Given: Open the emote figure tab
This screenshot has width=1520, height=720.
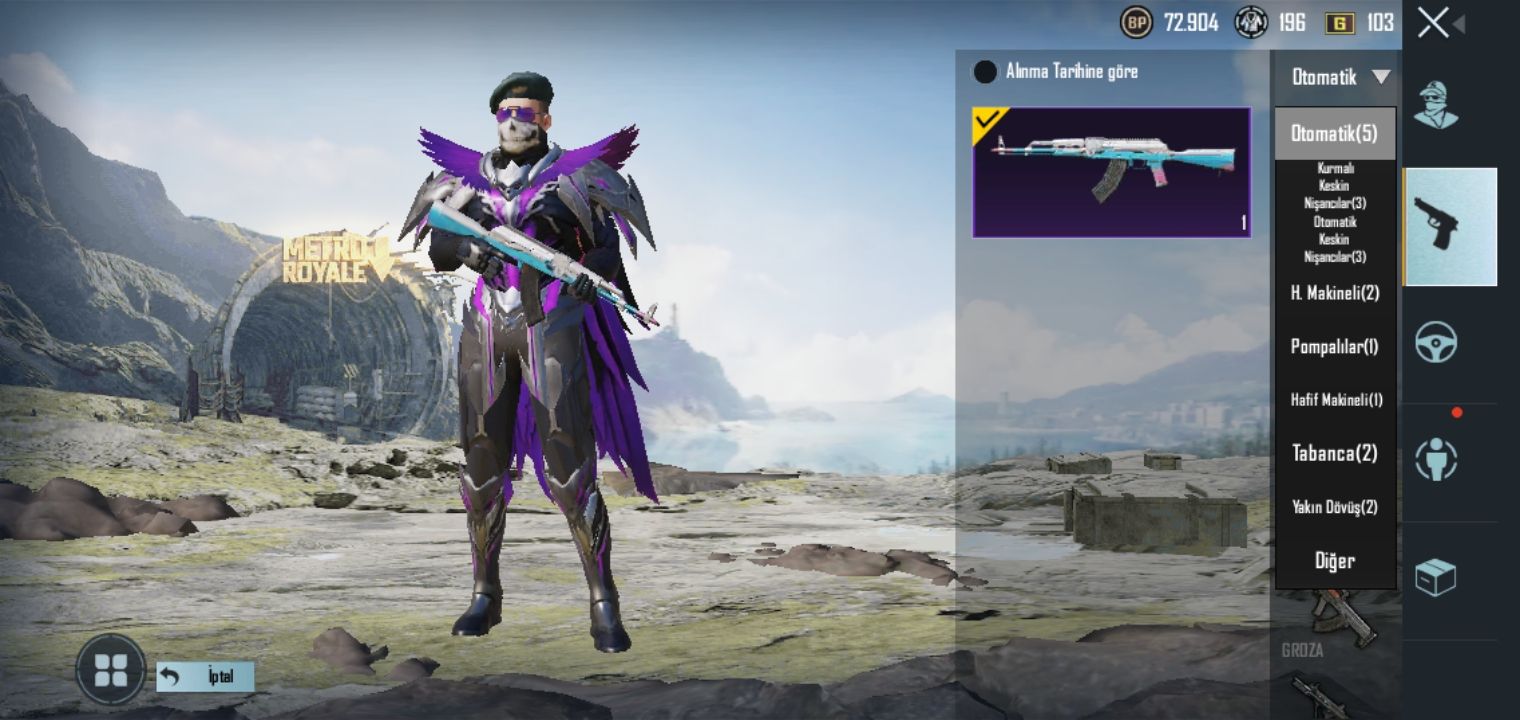Looking at the screenshot, I should pos(1436,459).
